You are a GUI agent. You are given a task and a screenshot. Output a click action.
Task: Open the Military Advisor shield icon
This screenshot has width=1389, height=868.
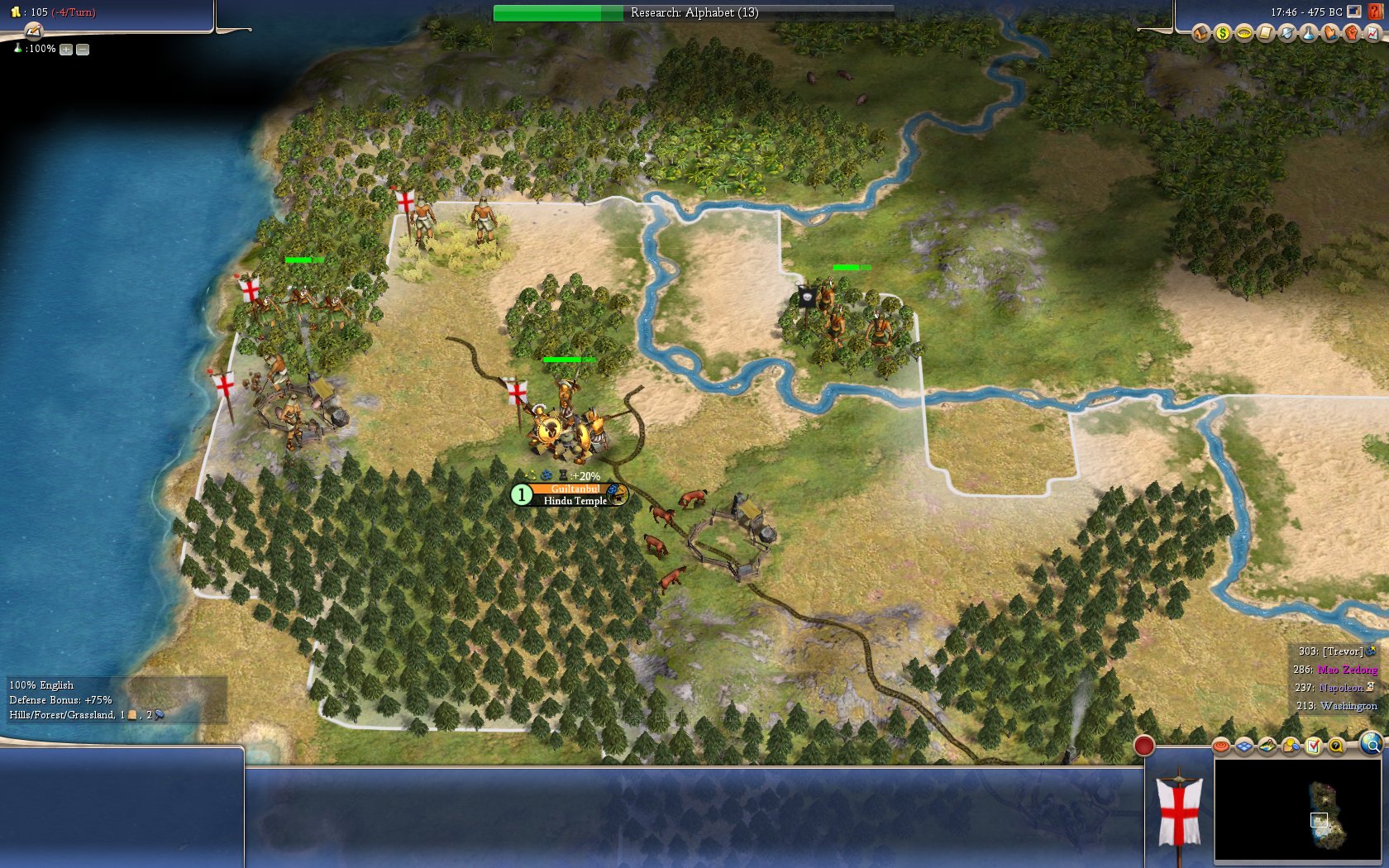[1286, 33]
